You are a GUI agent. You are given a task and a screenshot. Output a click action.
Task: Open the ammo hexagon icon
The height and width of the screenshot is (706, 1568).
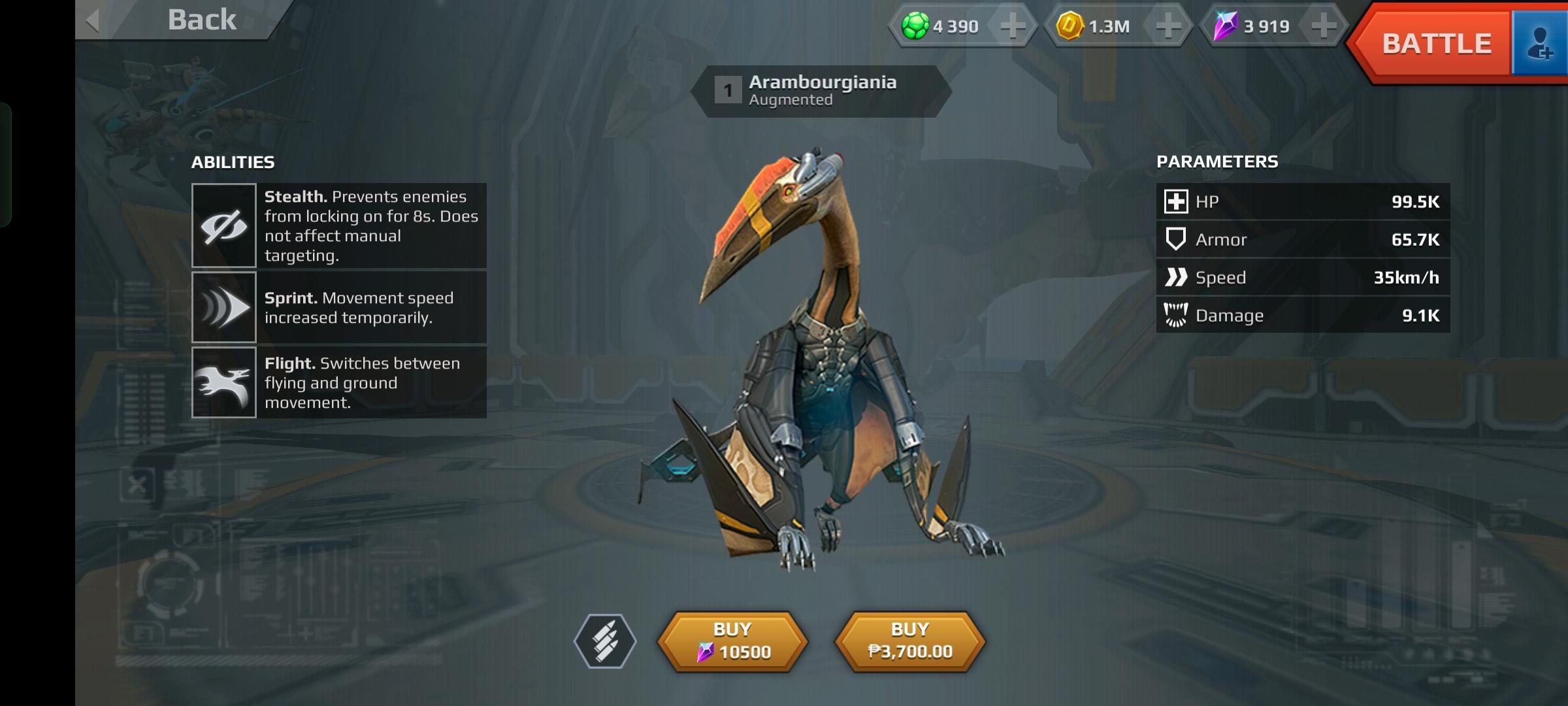(x=605, y=641)
